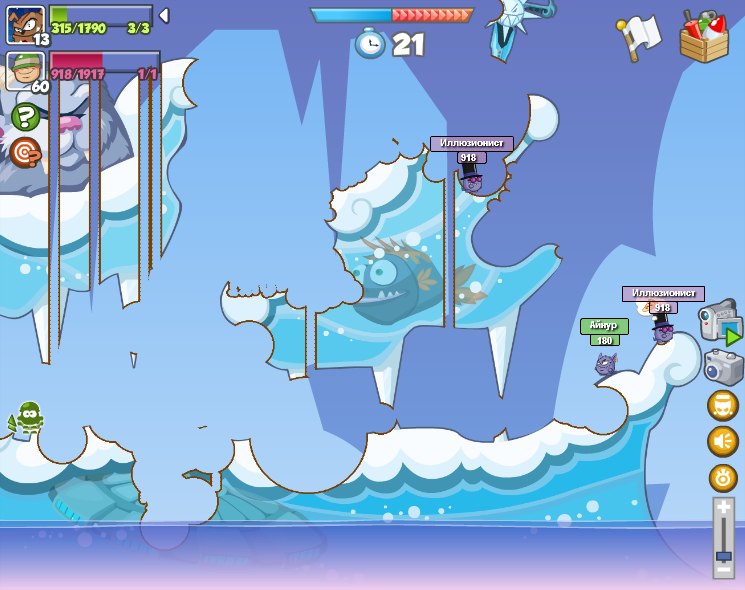The height and width of the screenshot is (590, 745).
Task: Open the weapon crate inventory
Action: [704, 36]
